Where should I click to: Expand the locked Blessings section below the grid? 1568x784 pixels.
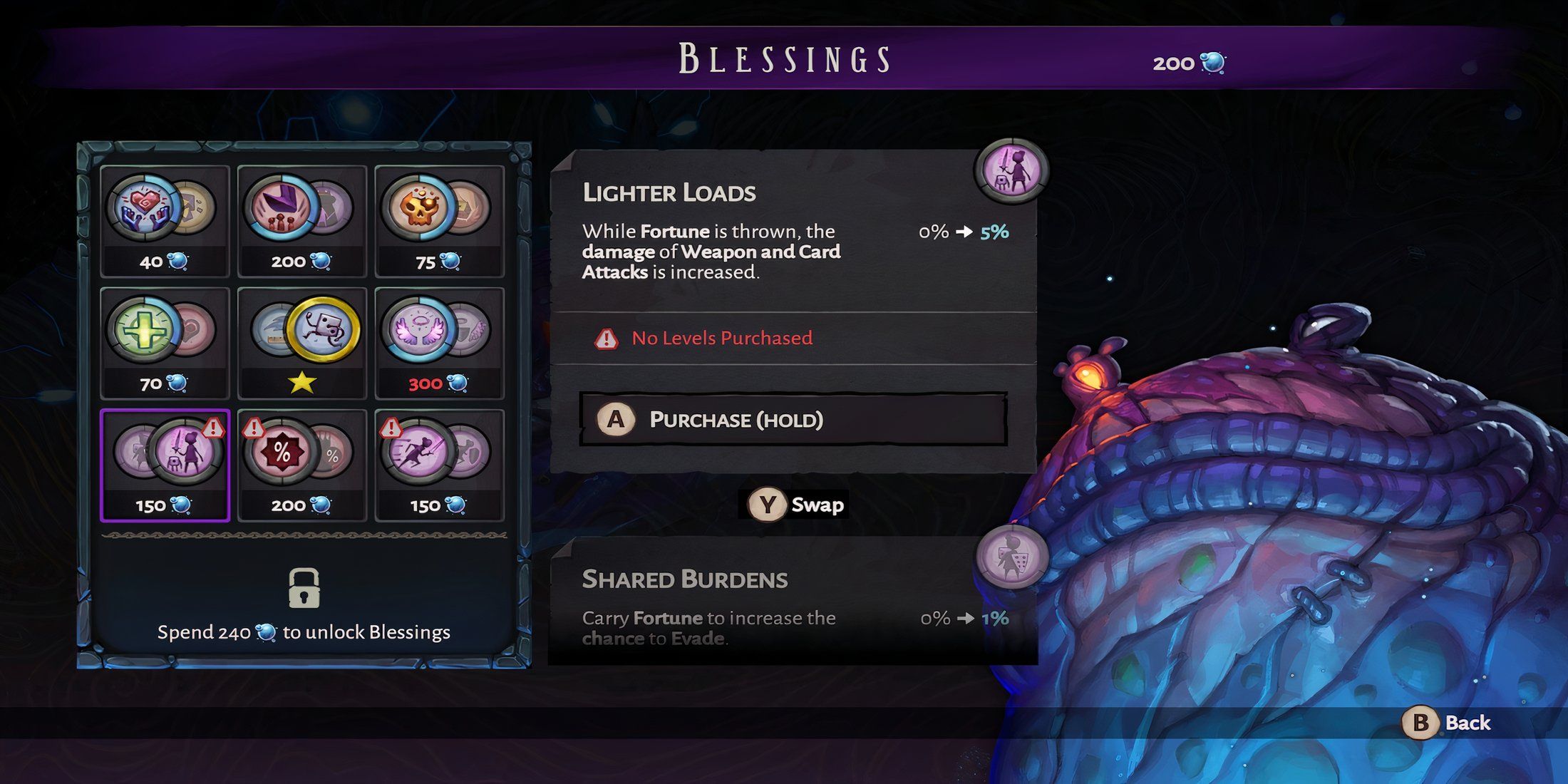304,592
